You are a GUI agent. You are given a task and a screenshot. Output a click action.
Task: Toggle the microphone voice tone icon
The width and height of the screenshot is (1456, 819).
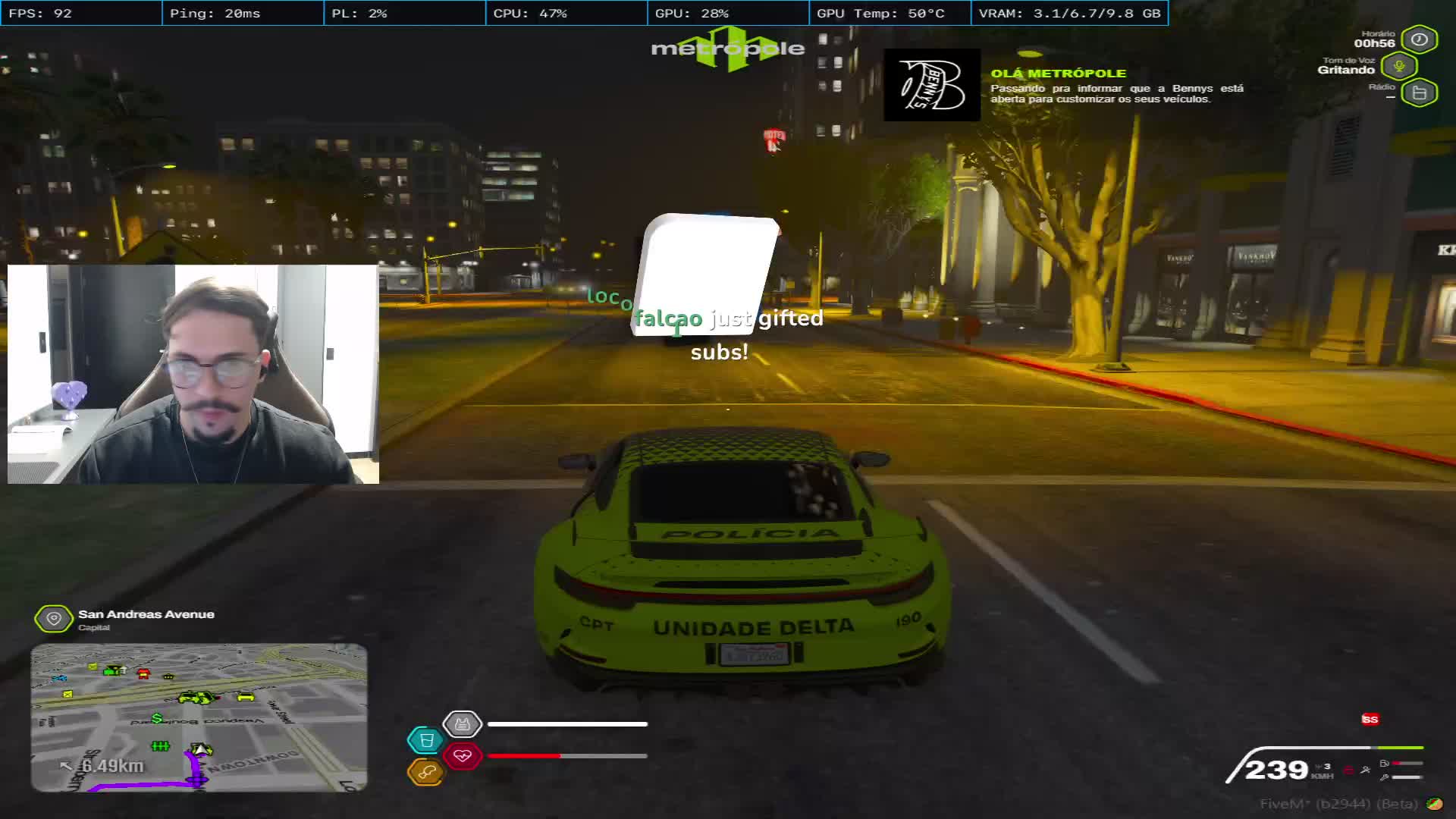[x=1399, y=67]
